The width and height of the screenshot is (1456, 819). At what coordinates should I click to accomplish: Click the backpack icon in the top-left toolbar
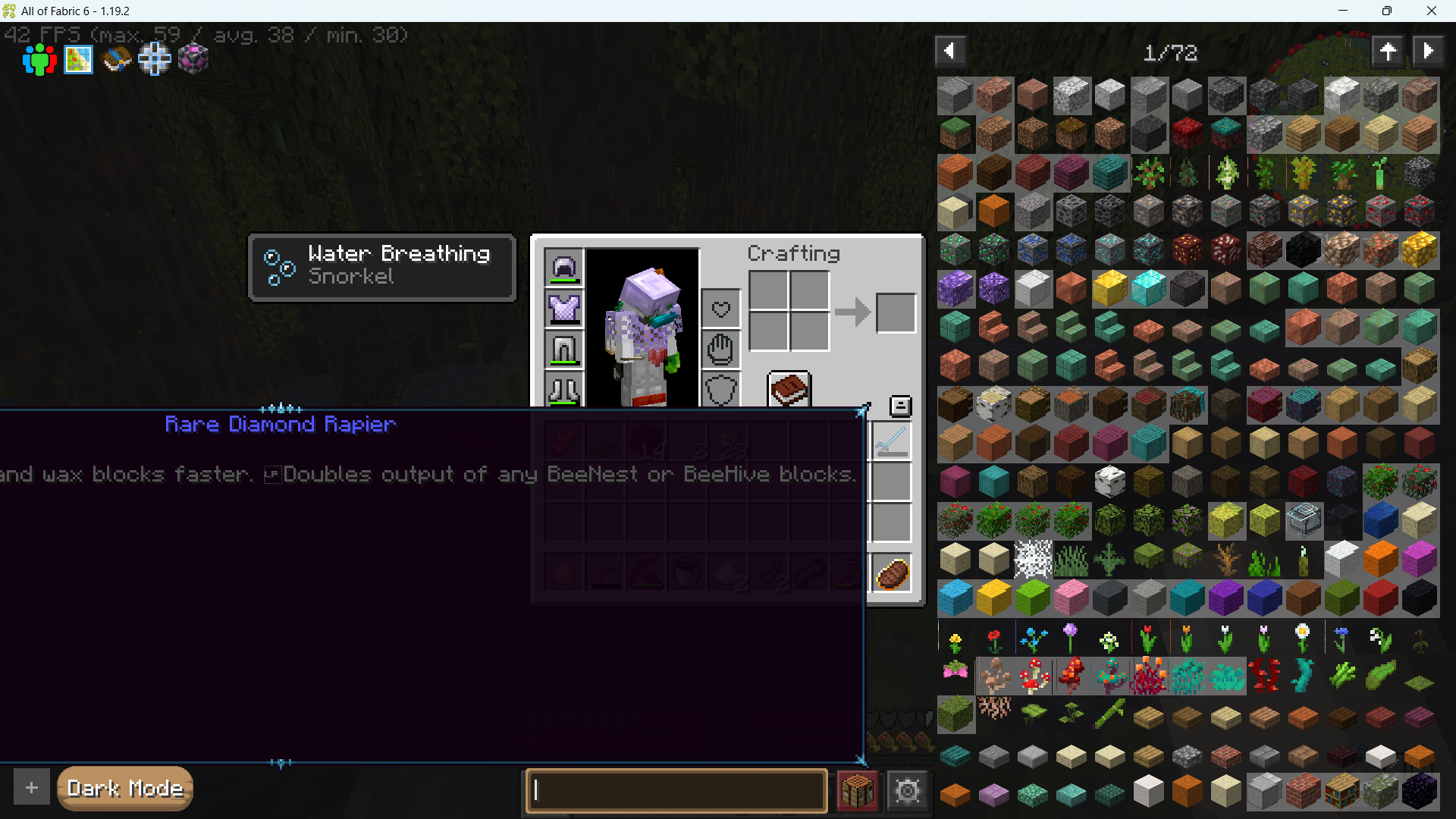tap(116, 60)
